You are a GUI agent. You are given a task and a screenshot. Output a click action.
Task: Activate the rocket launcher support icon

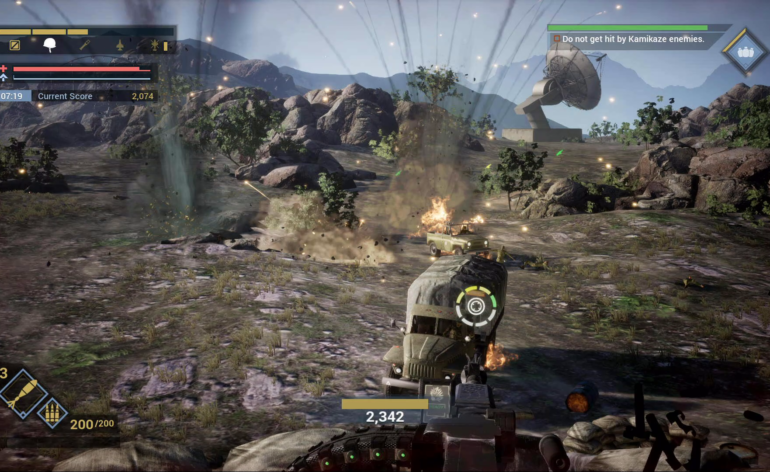[86, 45]
